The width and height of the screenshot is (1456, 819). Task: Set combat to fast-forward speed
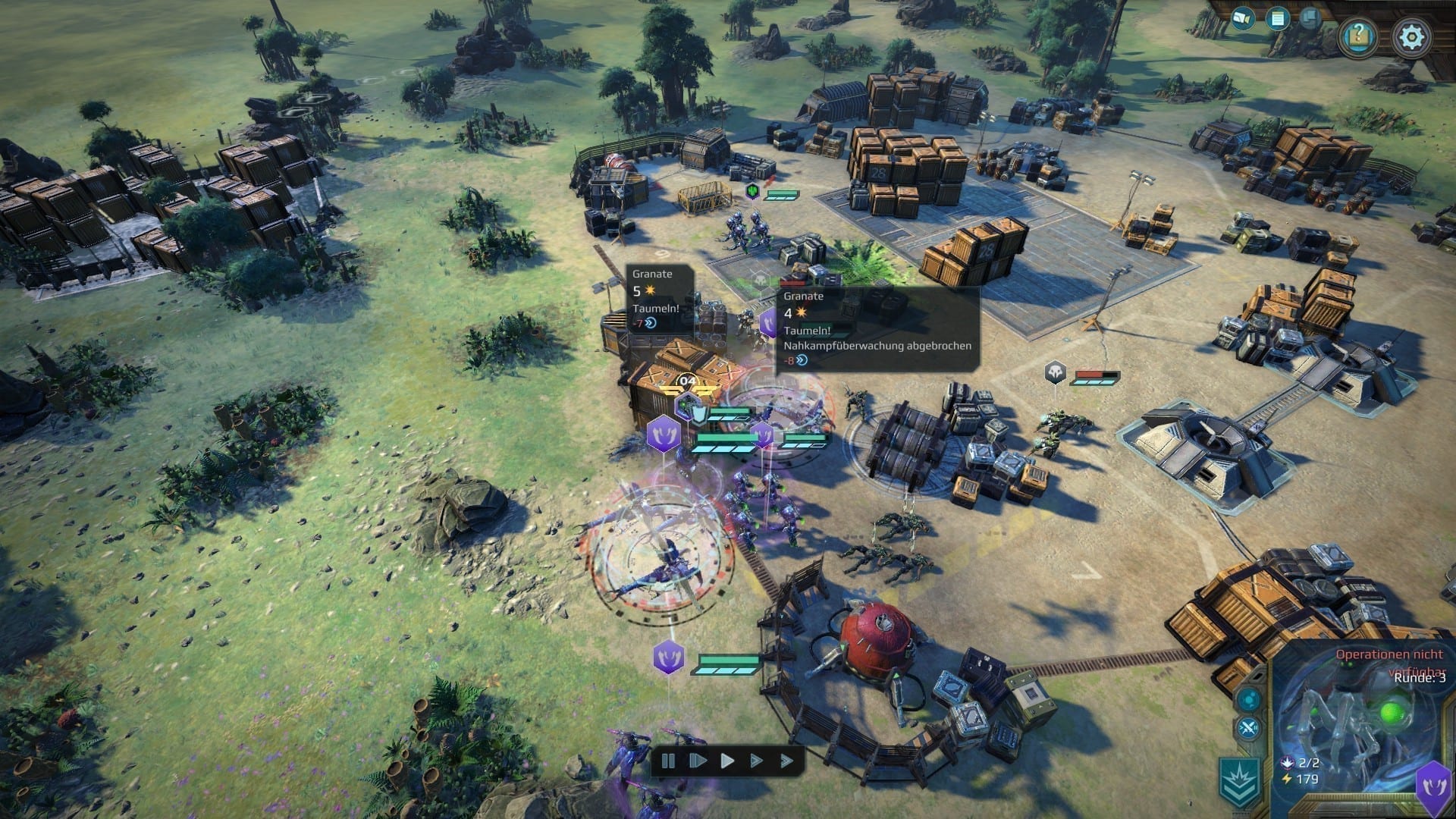757,760
